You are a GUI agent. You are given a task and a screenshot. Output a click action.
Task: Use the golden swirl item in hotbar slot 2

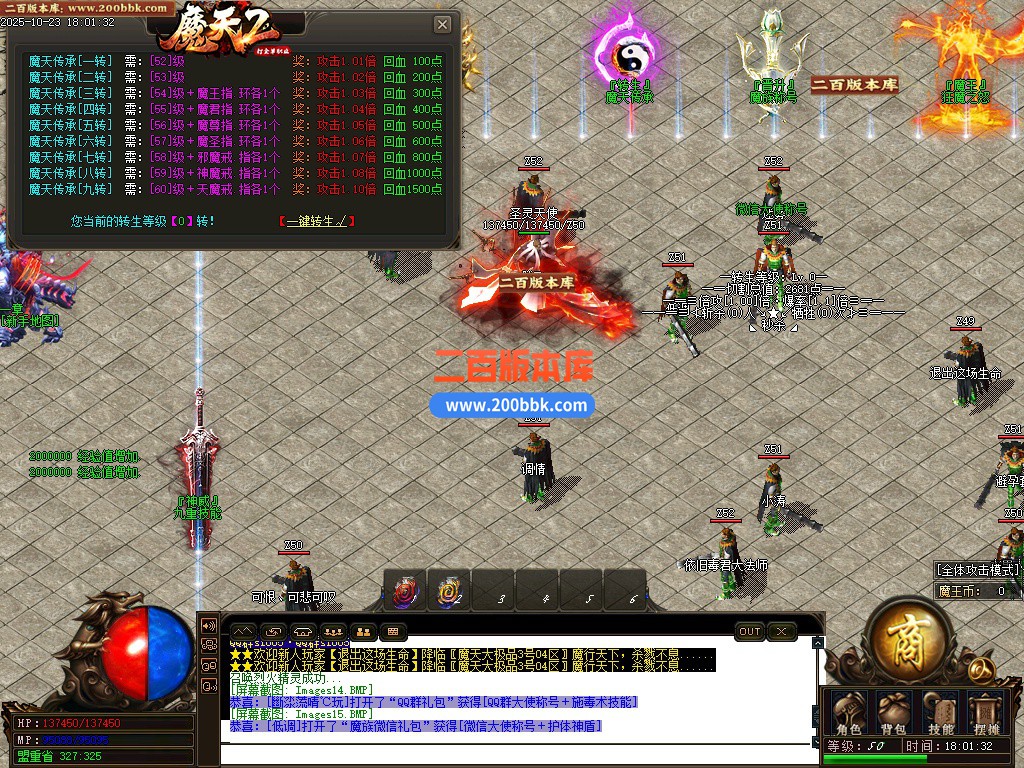(449, 592)
